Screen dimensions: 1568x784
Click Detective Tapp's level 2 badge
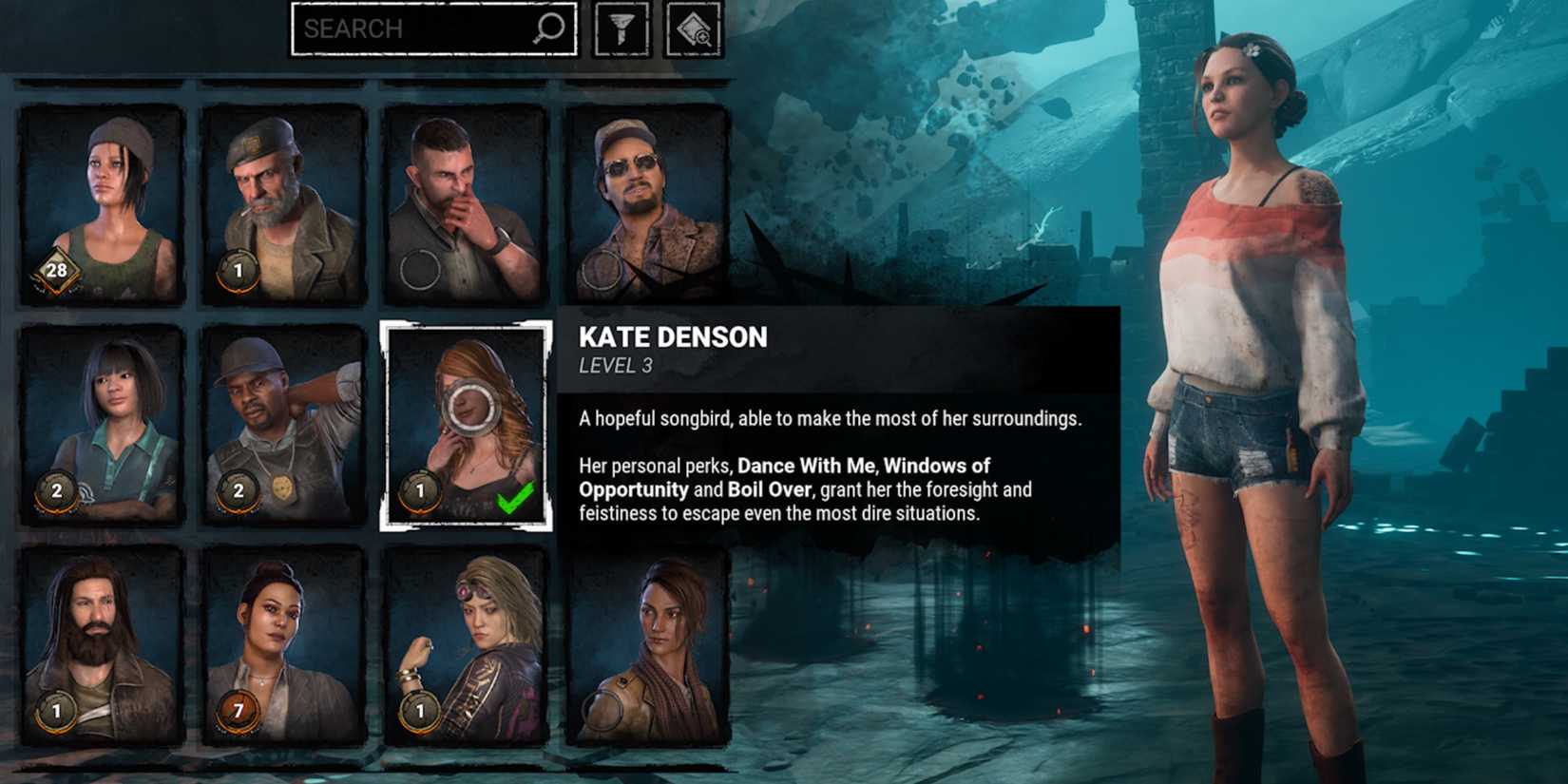point(238,492)
